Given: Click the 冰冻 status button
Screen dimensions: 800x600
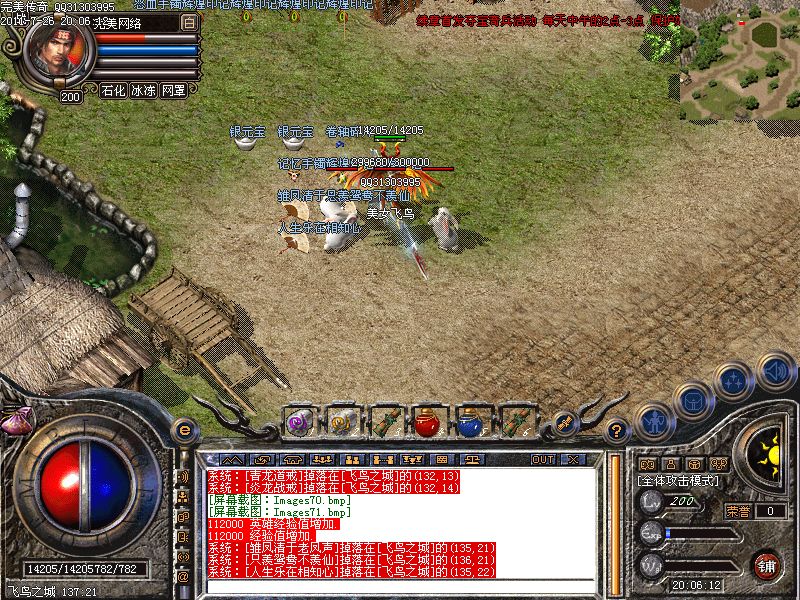Looking at the screenshot, I should [x=143, y=90].
